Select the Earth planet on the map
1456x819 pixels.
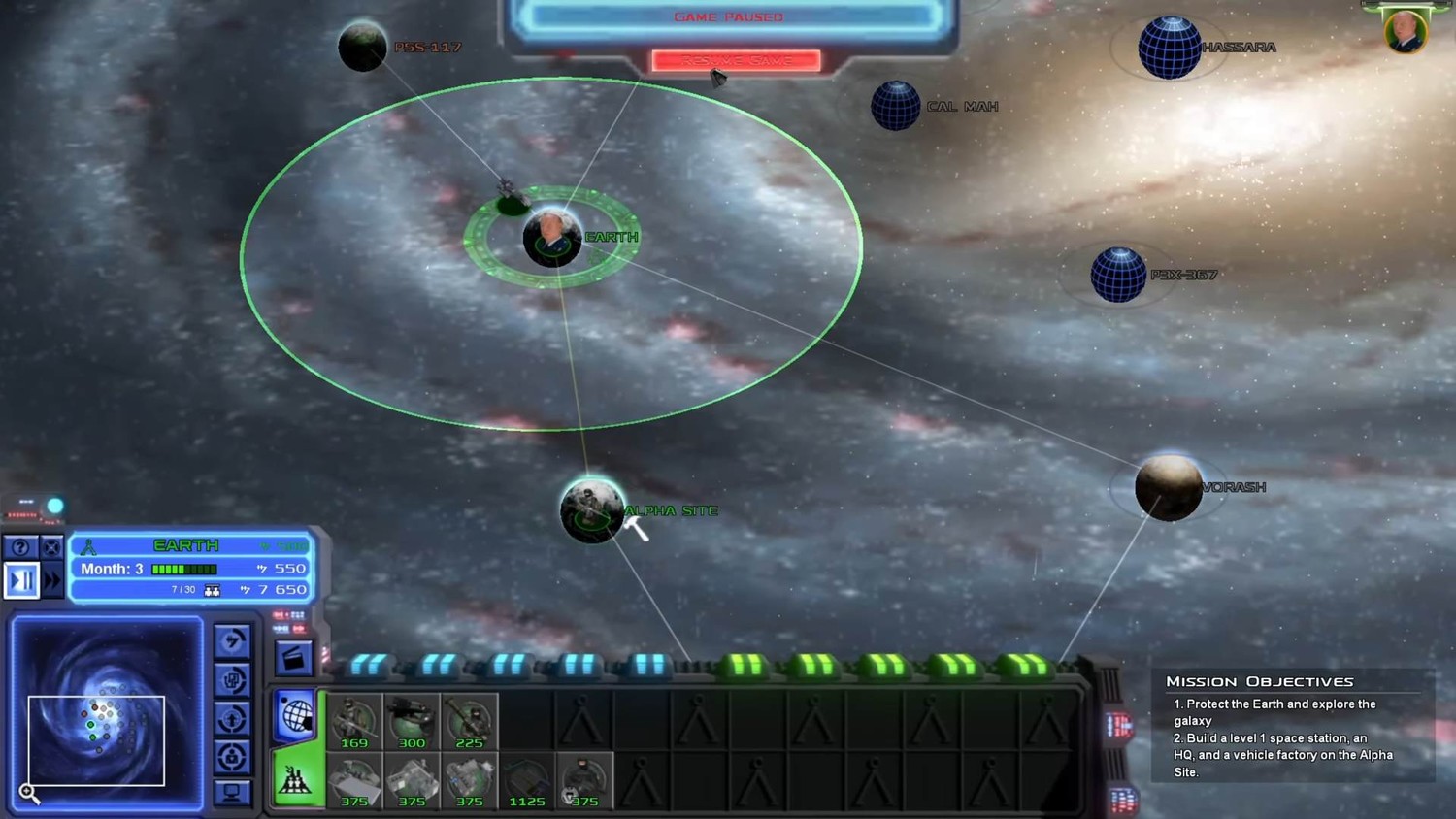(x=552, y=238)
